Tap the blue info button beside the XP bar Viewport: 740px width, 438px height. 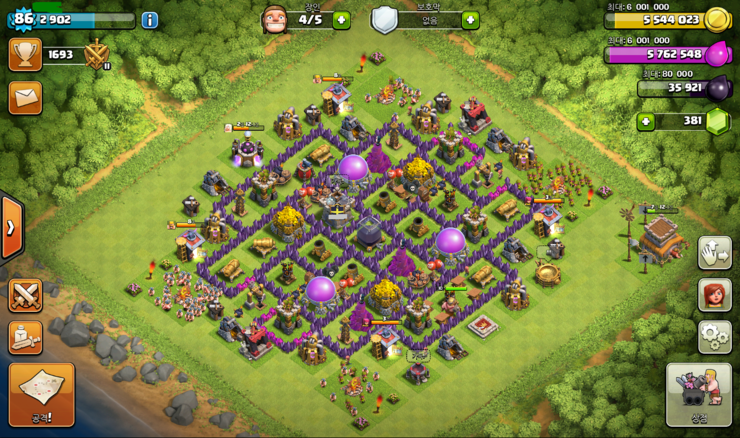click(150, 20)
